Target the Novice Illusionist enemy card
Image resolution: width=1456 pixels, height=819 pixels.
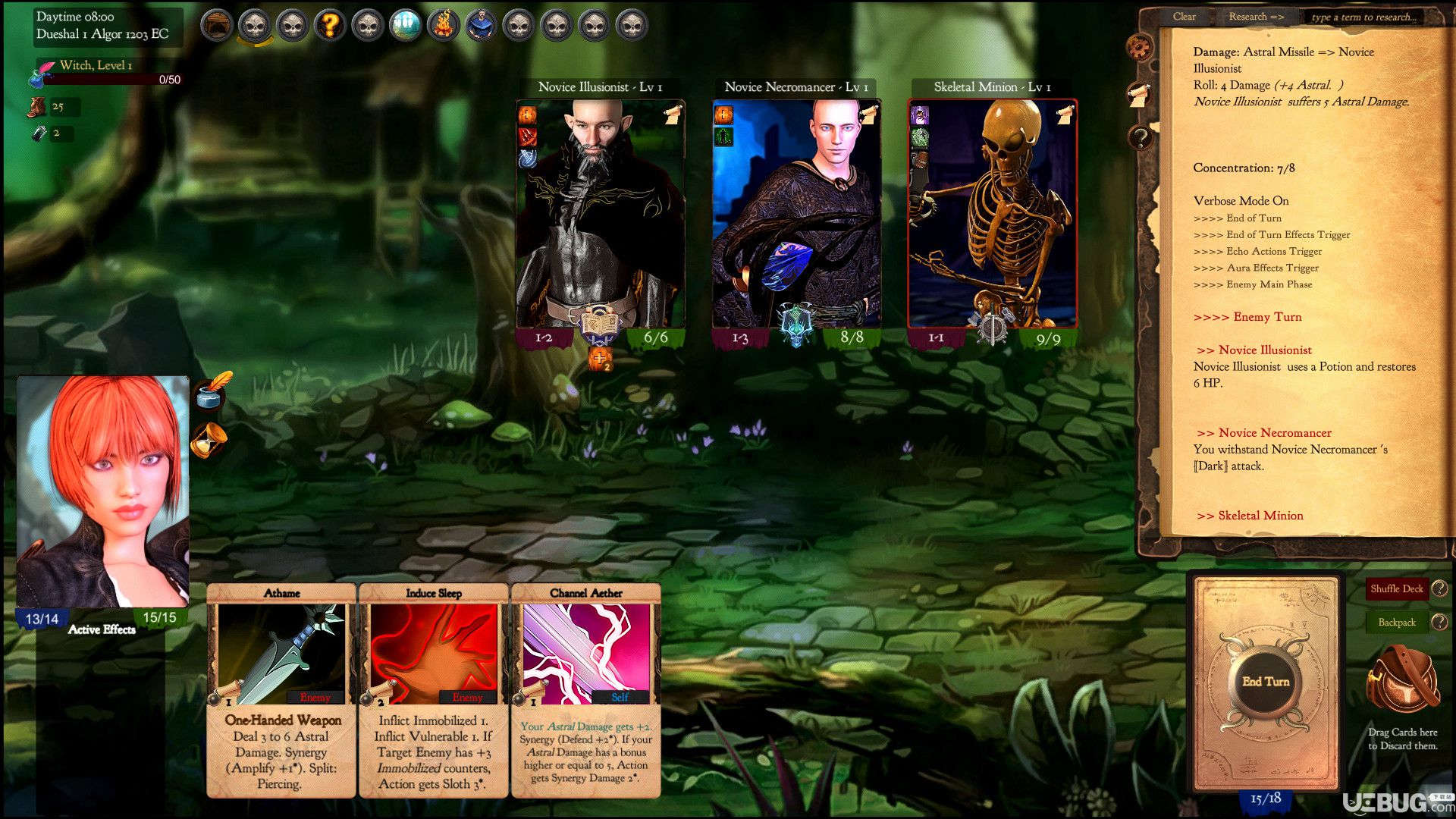click(600, 216)
